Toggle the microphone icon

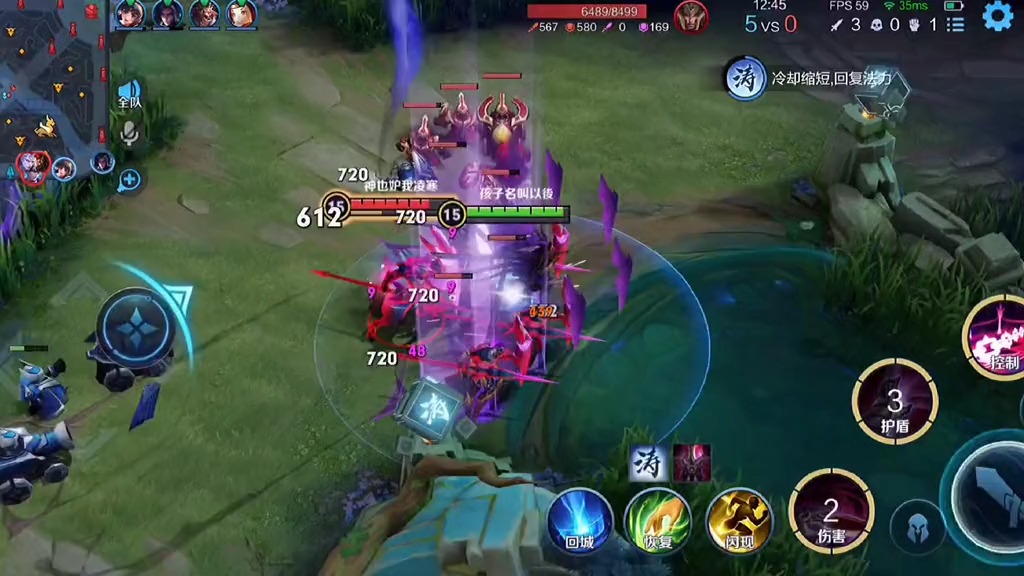pos(129,134)
